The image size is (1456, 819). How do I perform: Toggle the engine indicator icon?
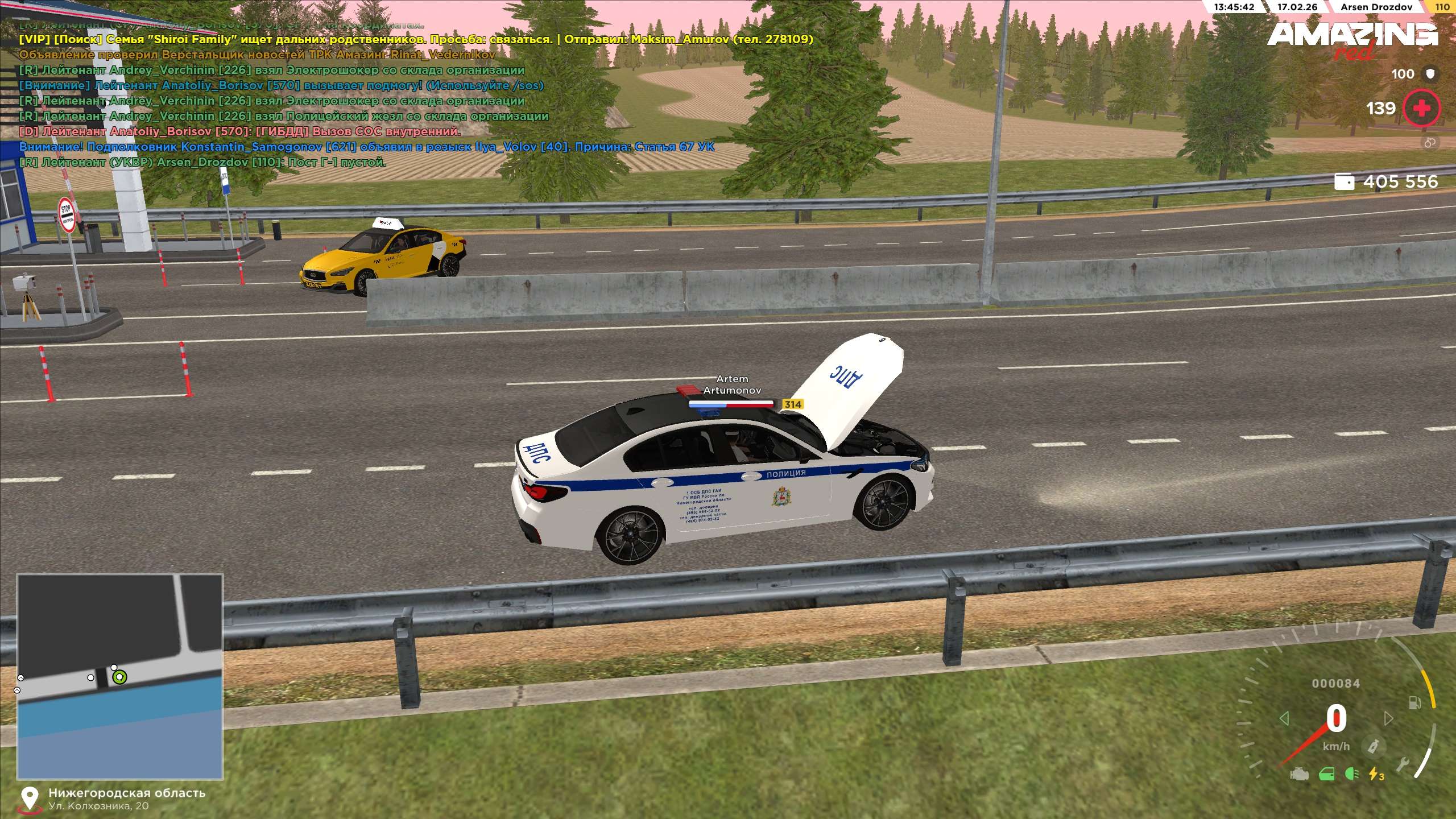[x=1300, y=775]
